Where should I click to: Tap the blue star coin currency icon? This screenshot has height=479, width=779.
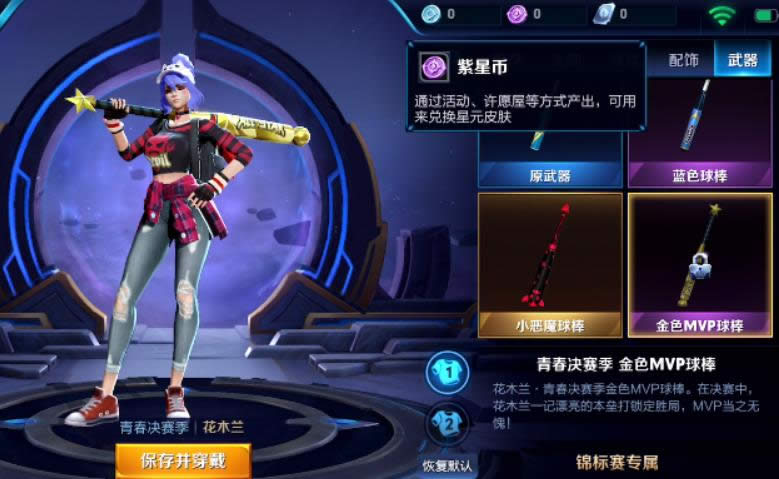[x=430, y=14]
